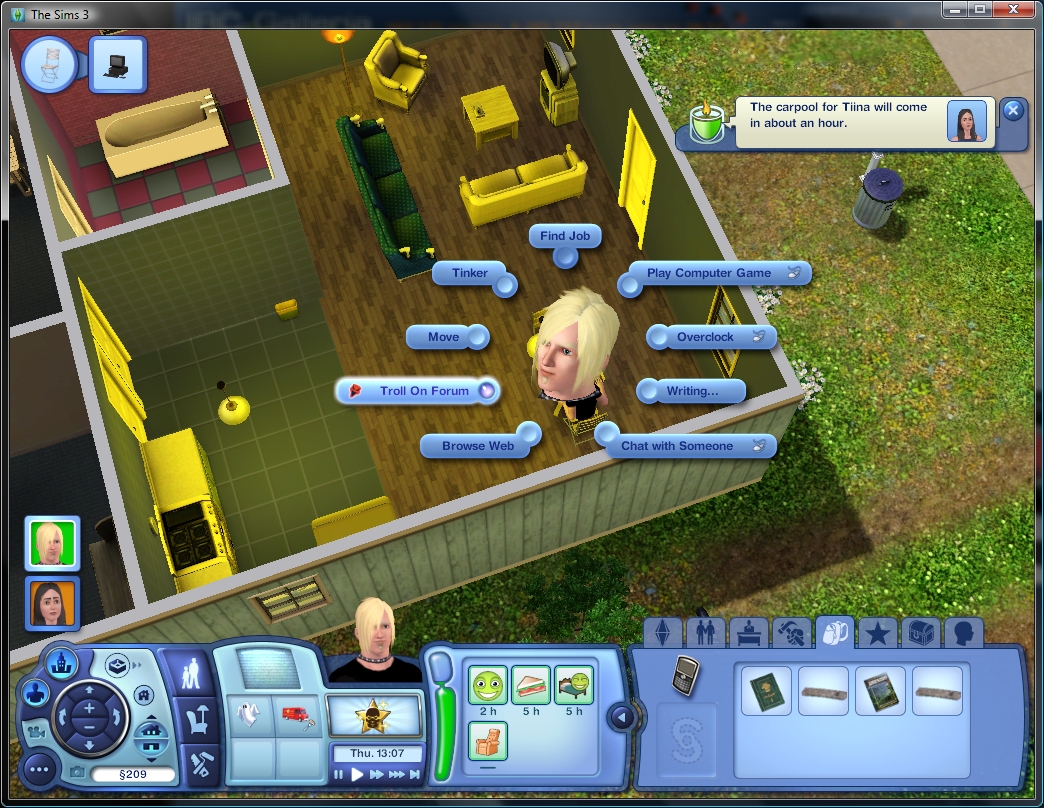The image size is (1044, 808).
Task: Select Find Job from the pie menu
Action: pyautogui.click(x=565, y=237)
